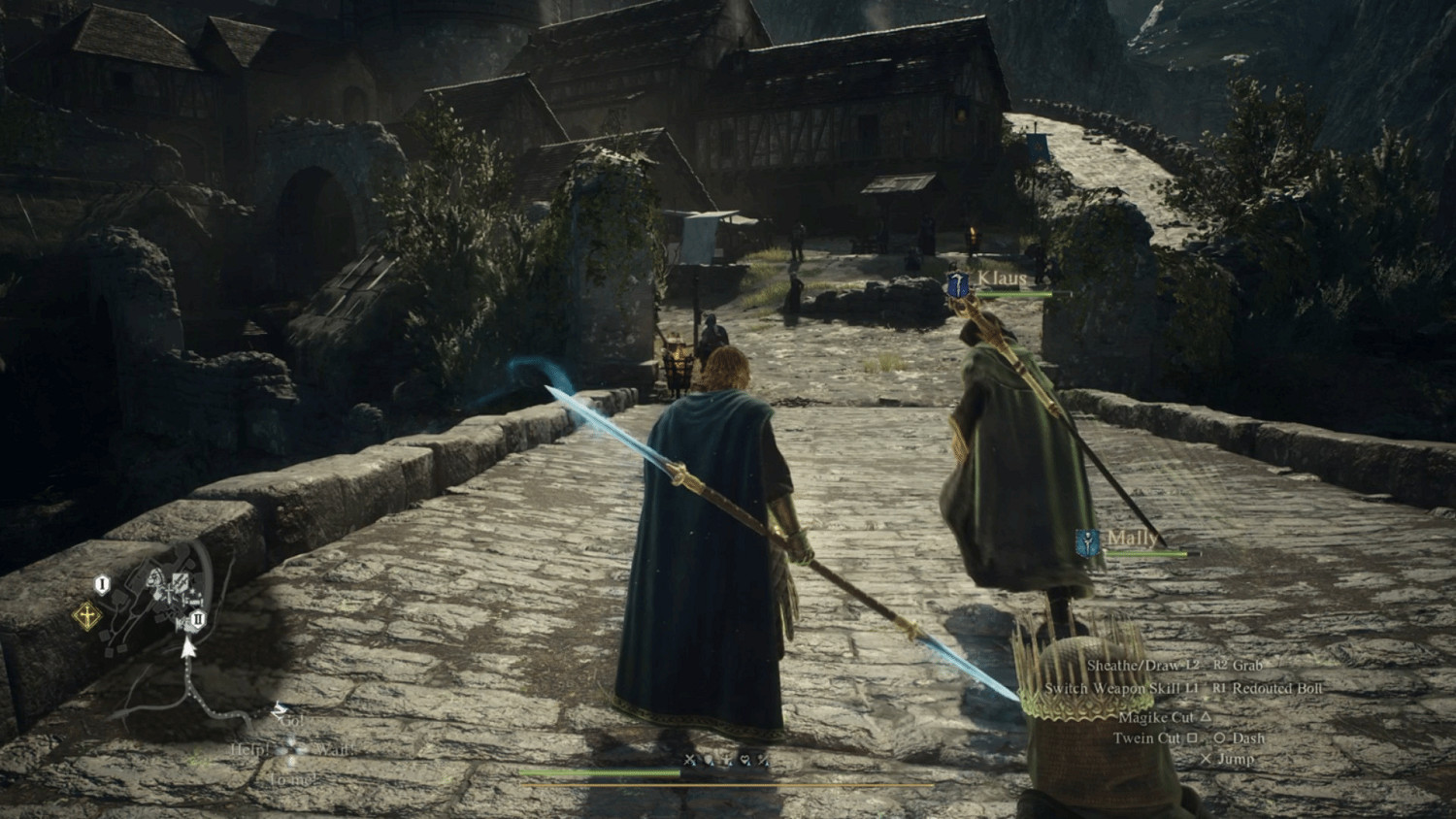1456x819 pixels.
Task: Select waypoint marker I on the minimap
Action: [x=102, y=583]
